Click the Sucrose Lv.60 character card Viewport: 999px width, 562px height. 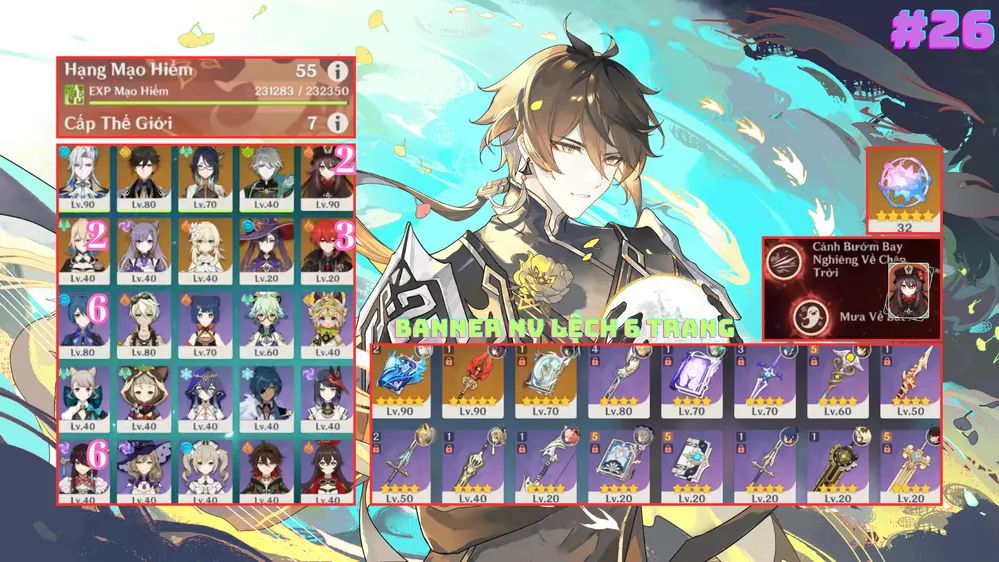point(265,319)
